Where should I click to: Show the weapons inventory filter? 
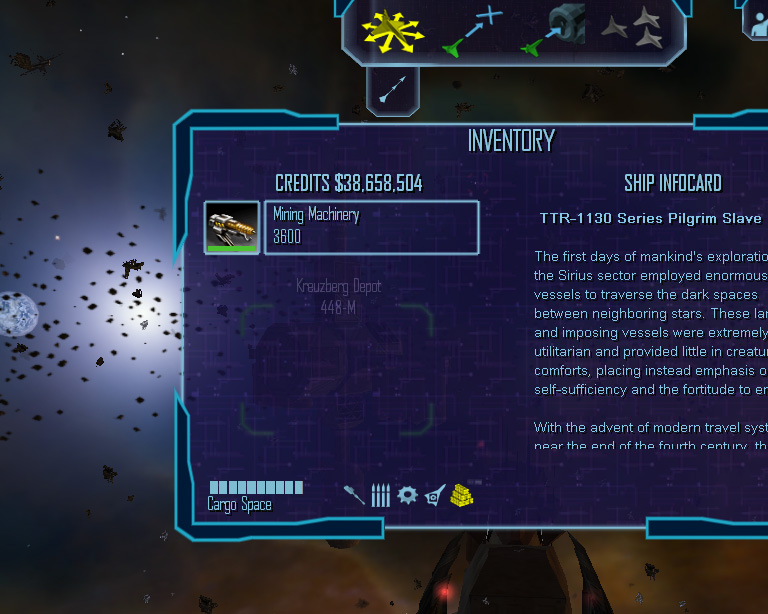point(354,495)
